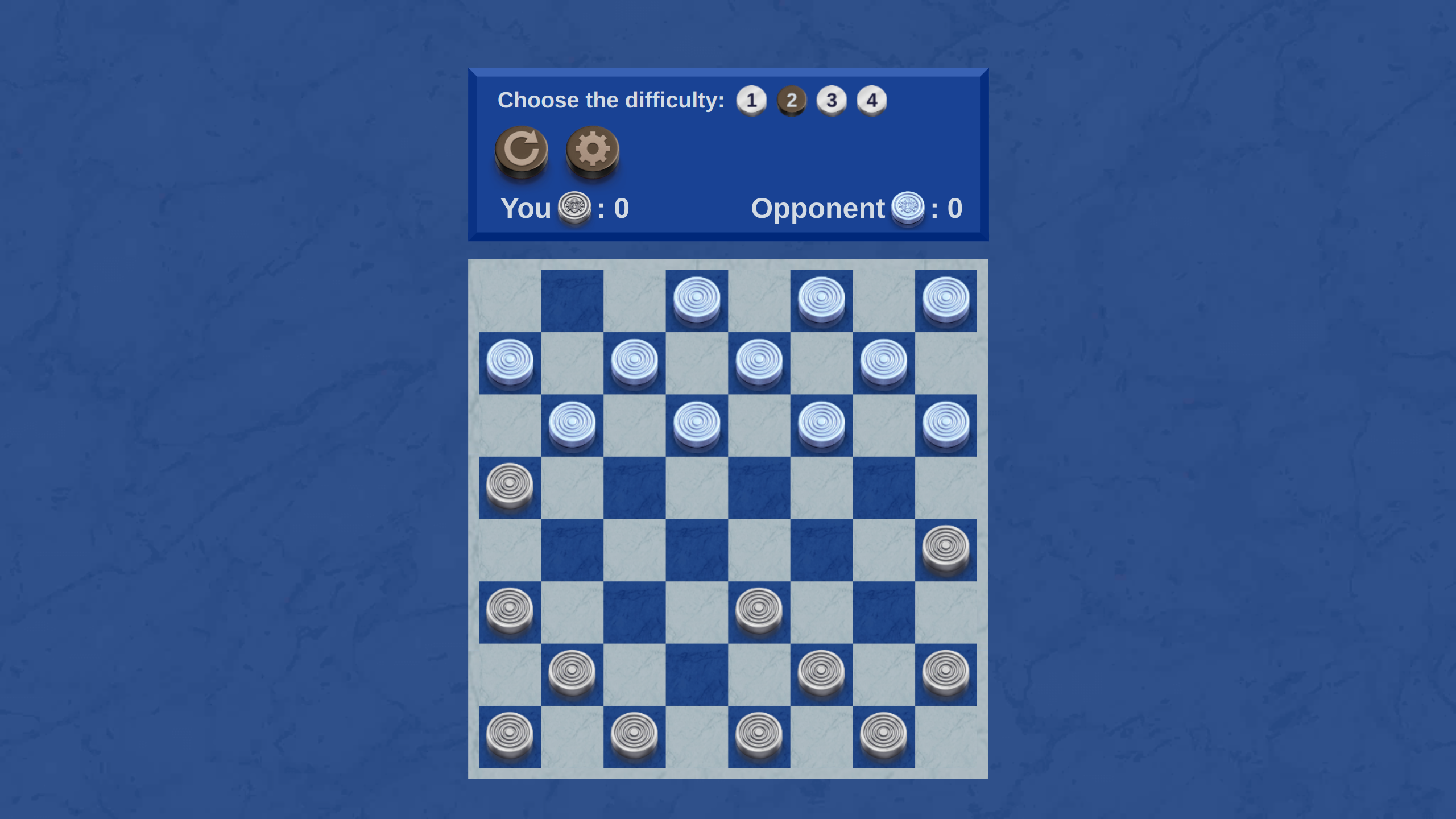Select the leftmost blue checker in row two
Viewport: 1456px width, 819px height.
point(508,361)
